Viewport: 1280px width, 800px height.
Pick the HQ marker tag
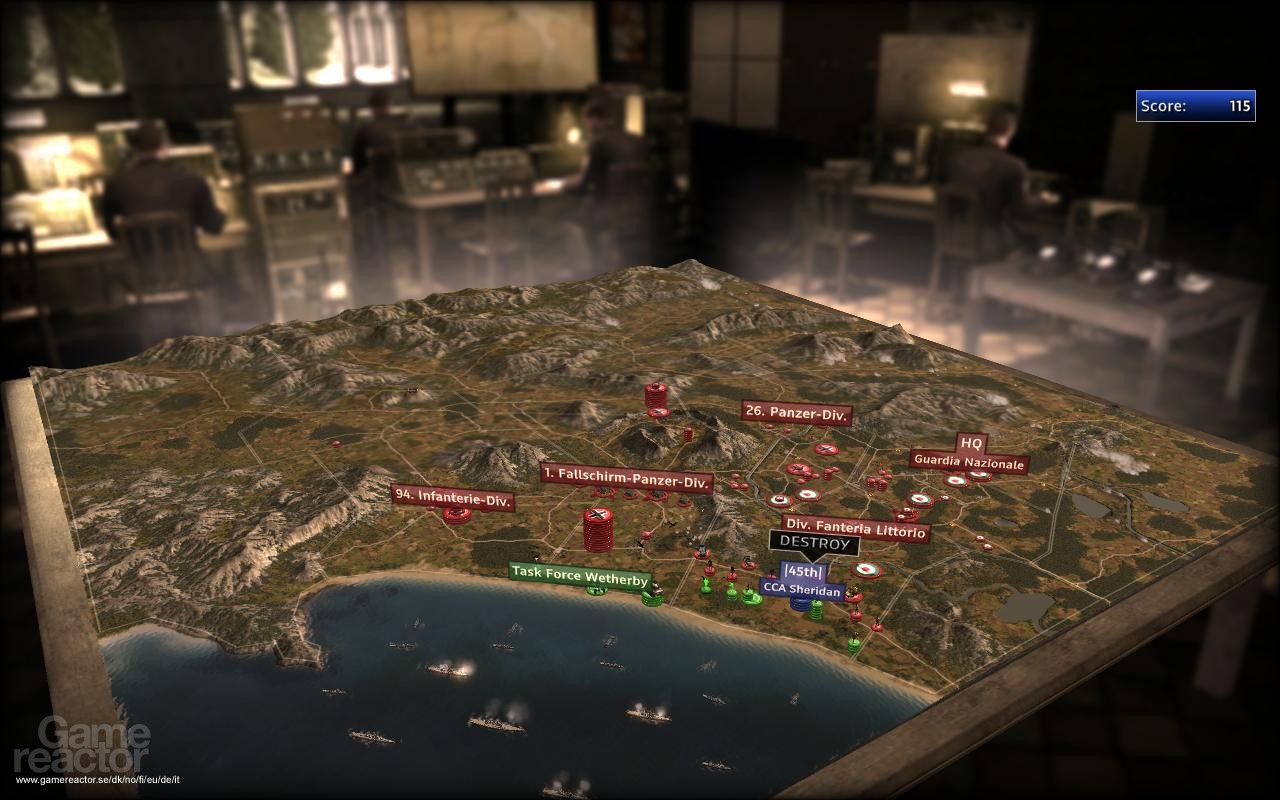tap(971, 442)
